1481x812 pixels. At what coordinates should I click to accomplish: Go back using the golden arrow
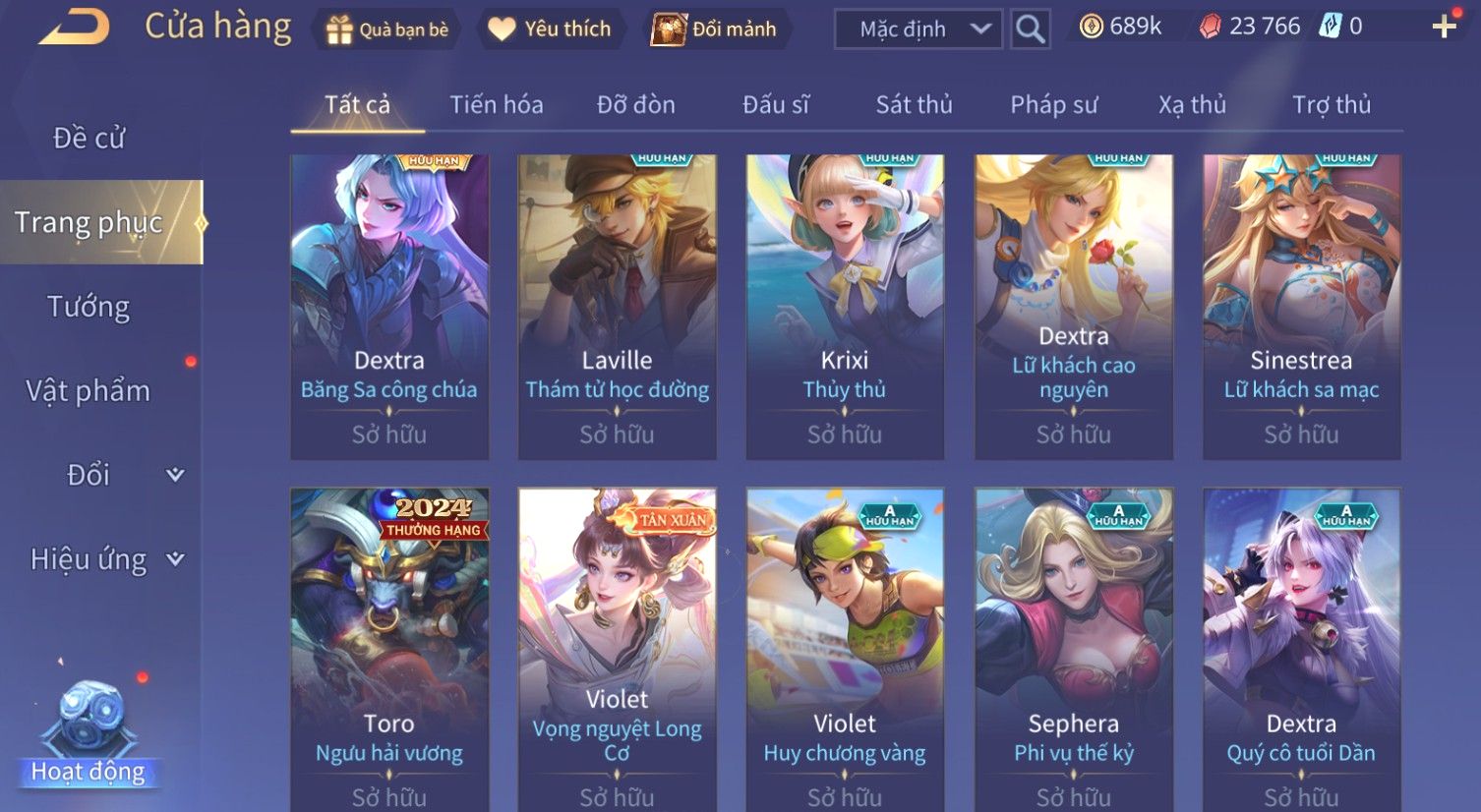[x=75, y=28]
